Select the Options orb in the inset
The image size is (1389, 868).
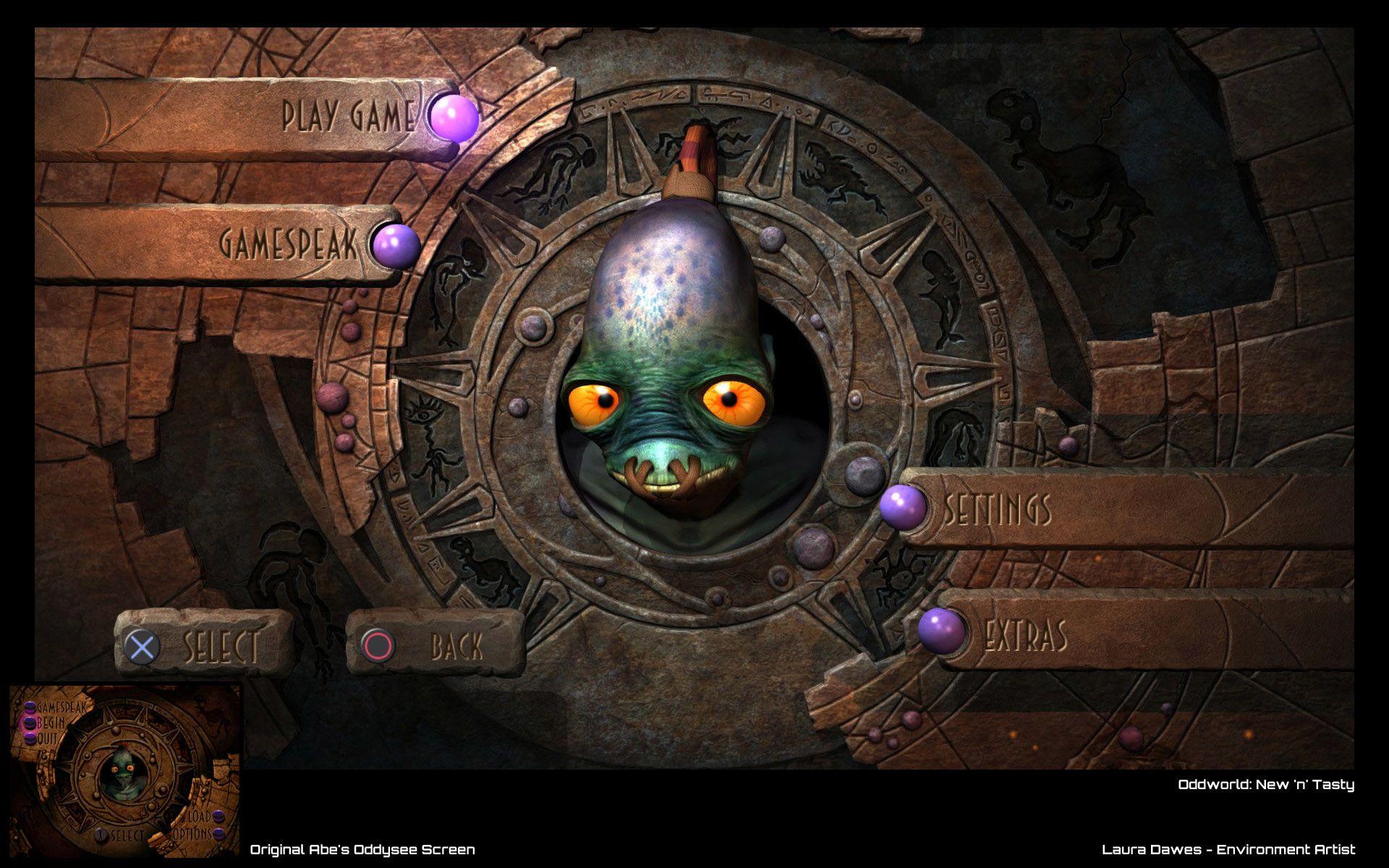click(218, 833)
